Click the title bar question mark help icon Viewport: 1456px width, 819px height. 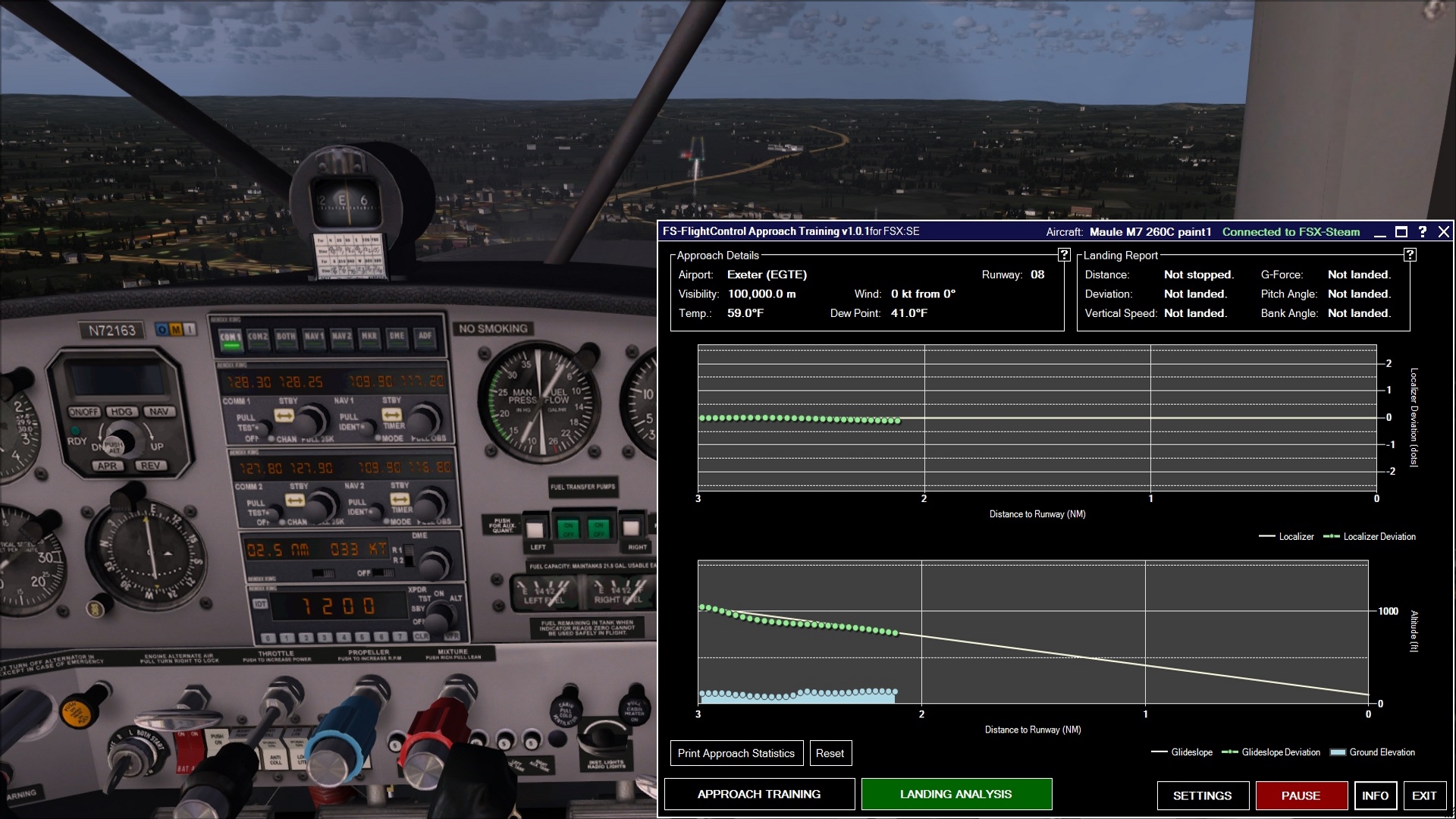click(x=1423, y=232)
